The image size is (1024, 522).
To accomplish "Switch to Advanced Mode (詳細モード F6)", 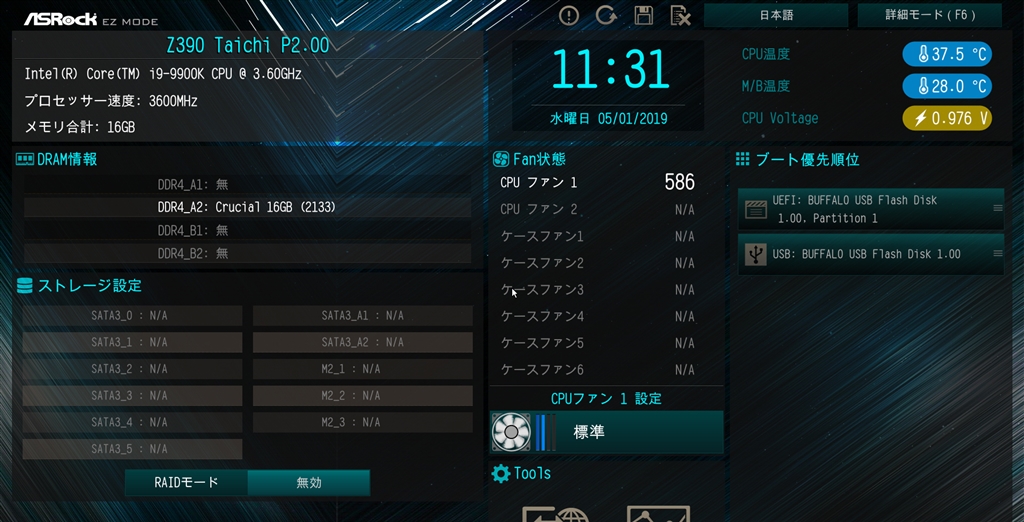I will coord(929,15).
